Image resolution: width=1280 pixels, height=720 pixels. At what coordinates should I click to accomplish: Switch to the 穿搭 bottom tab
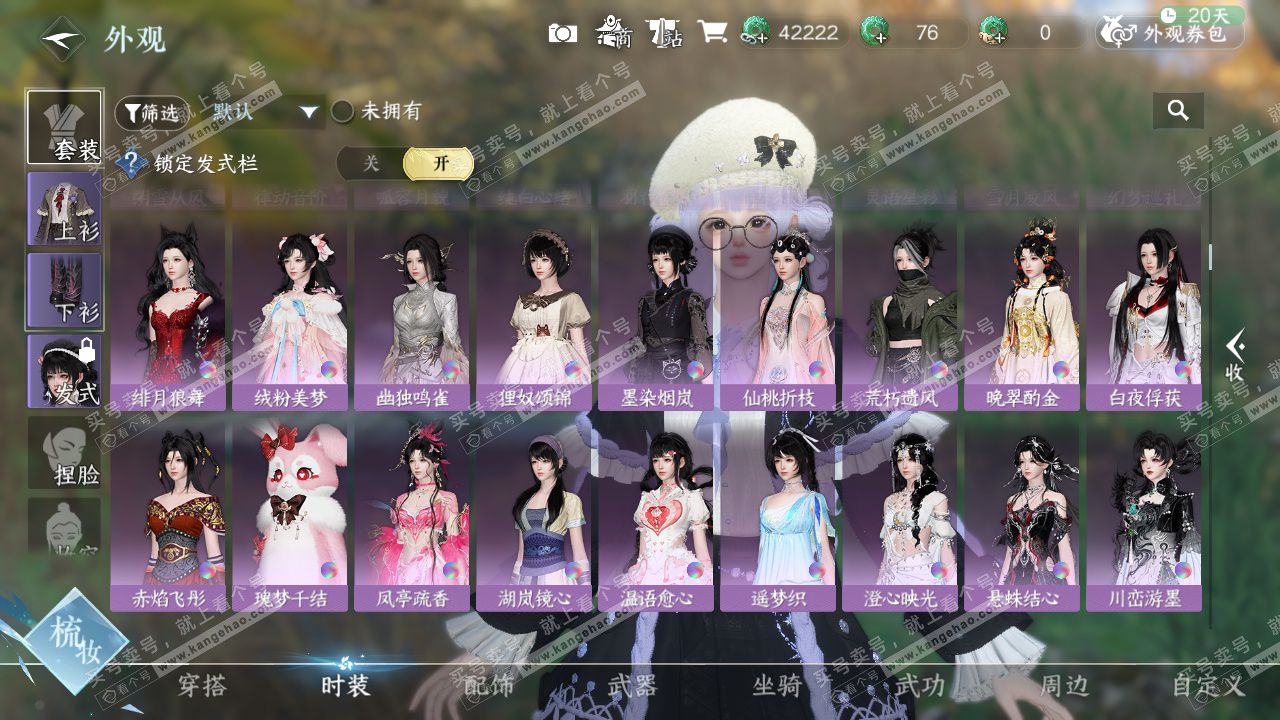point(202,685)
